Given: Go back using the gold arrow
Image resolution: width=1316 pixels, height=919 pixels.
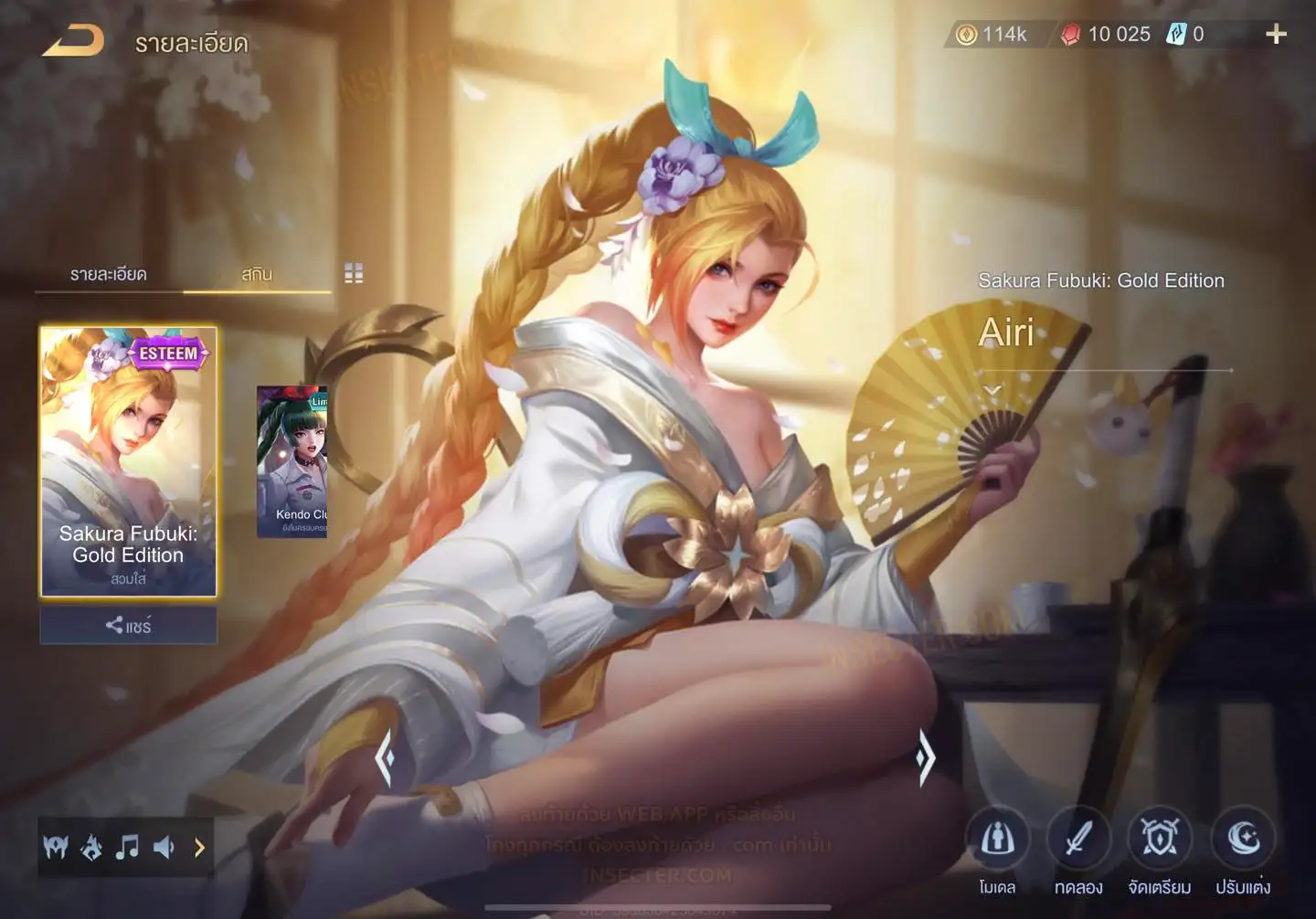Looking at the screenshot, I should 73,41.
